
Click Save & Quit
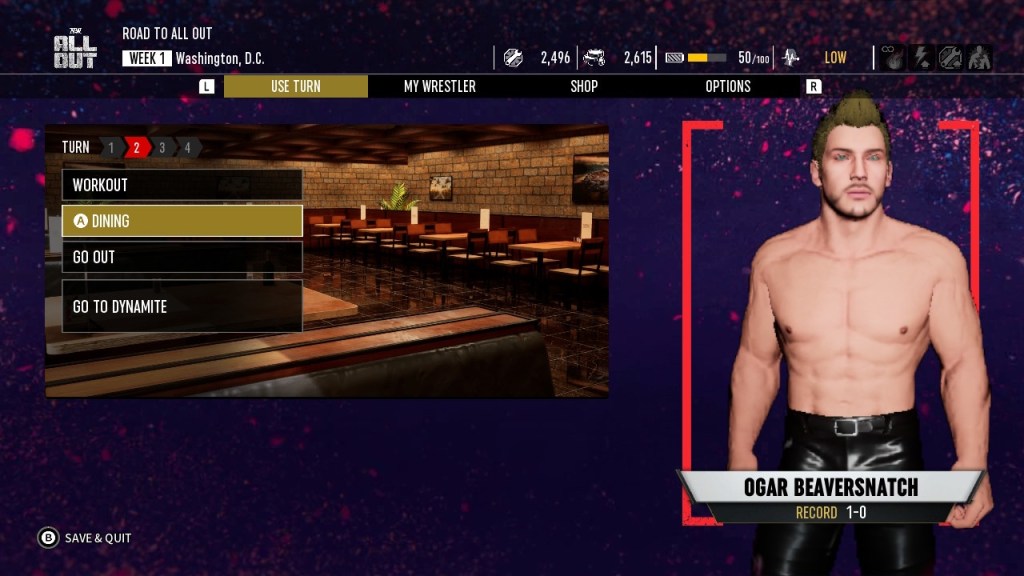click(x=86, y=538)
